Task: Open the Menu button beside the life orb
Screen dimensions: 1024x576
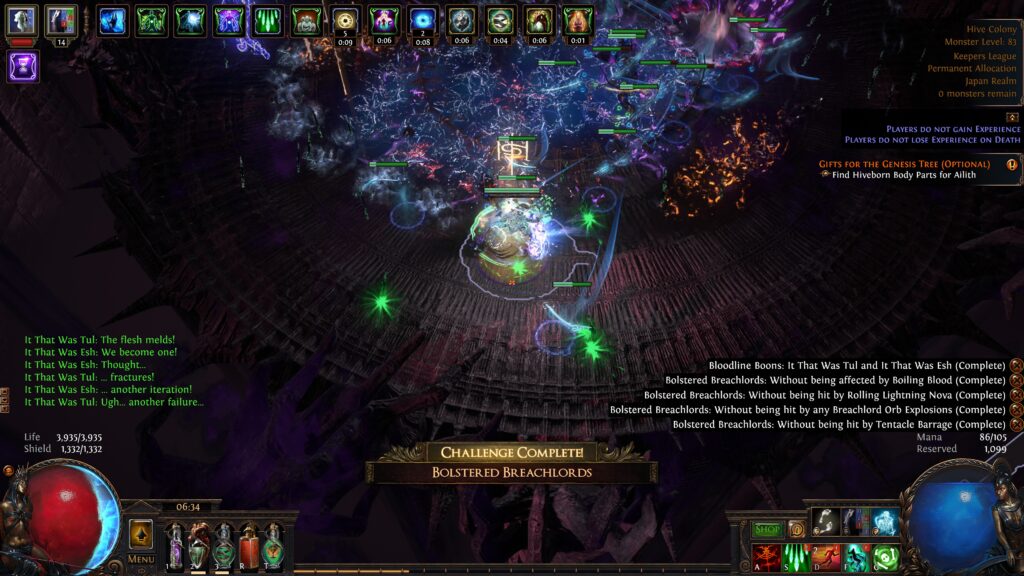Action: coord(141,559)
